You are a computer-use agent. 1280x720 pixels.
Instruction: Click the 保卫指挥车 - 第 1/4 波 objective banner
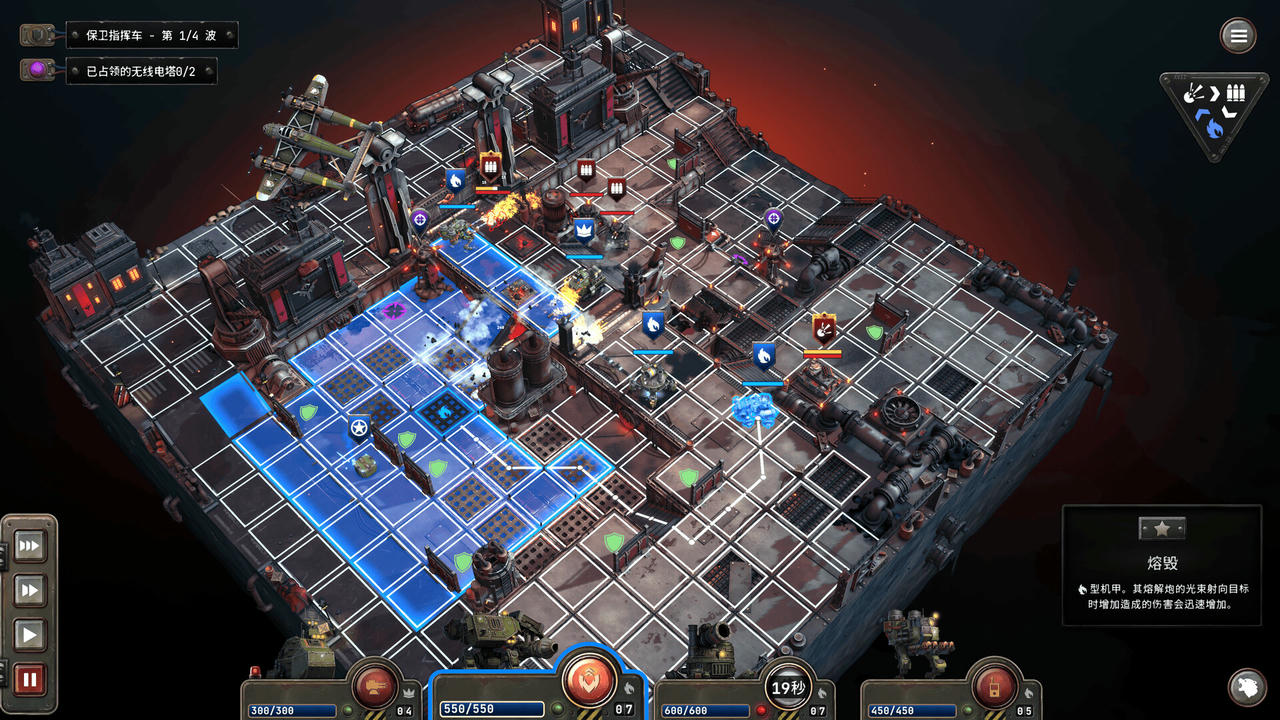tap(150, 34)
